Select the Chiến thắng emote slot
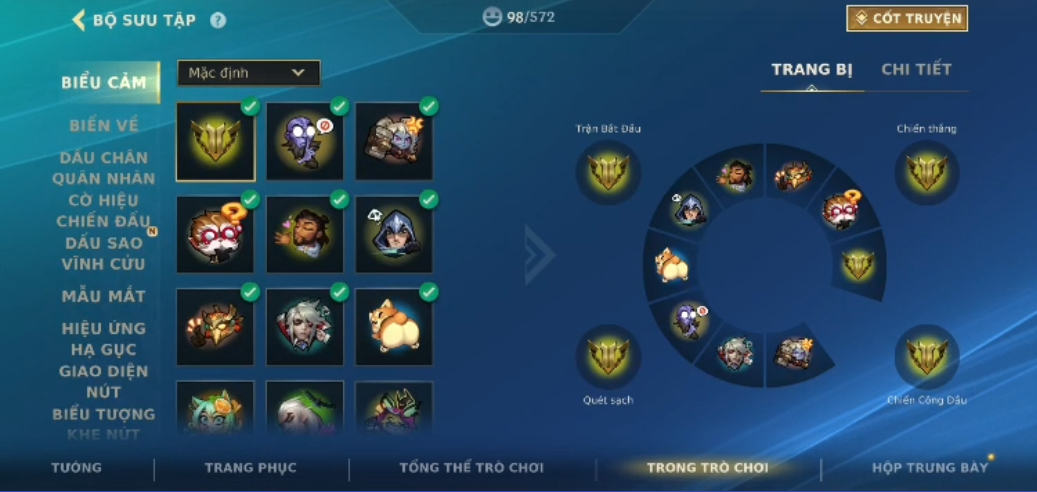Image resolution: width=1037 pixels, height=492 pixels. [927, 173]
